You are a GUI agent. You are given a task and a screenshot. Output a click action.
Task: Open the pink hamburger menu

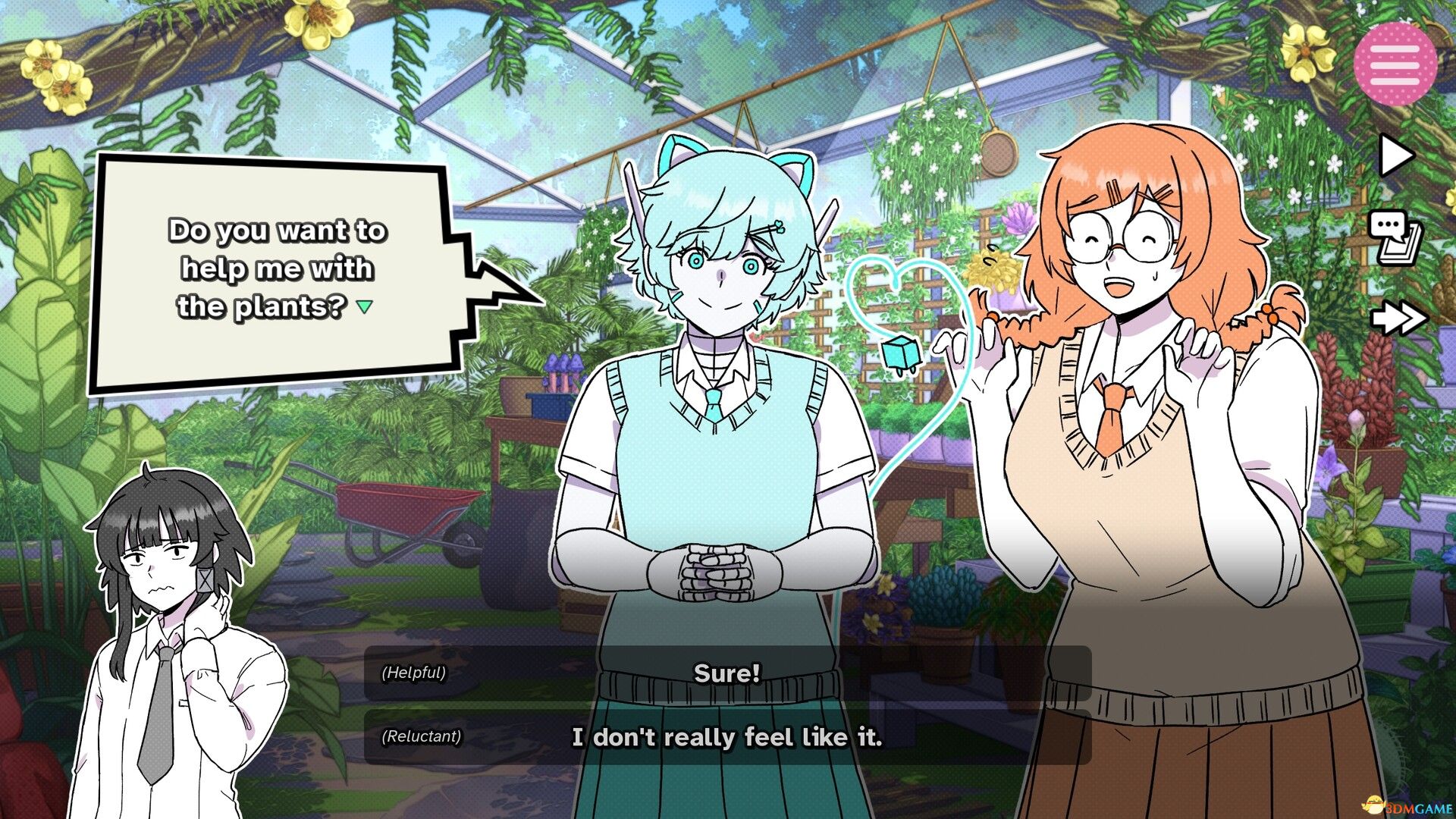tap(1394, 64)
